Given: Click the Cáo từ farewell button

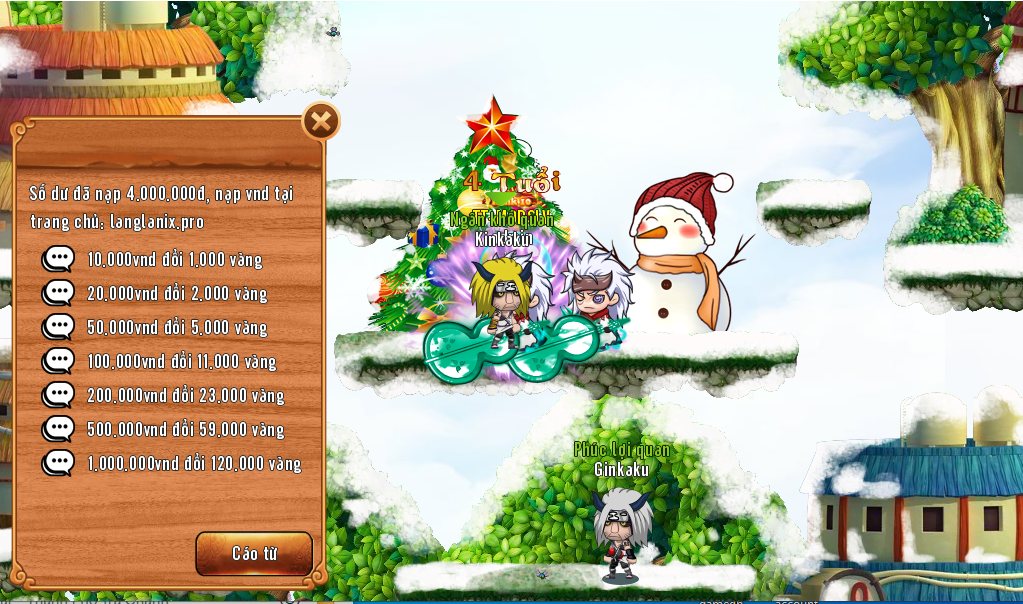Looking at the screenshot, I should [254, 553].
